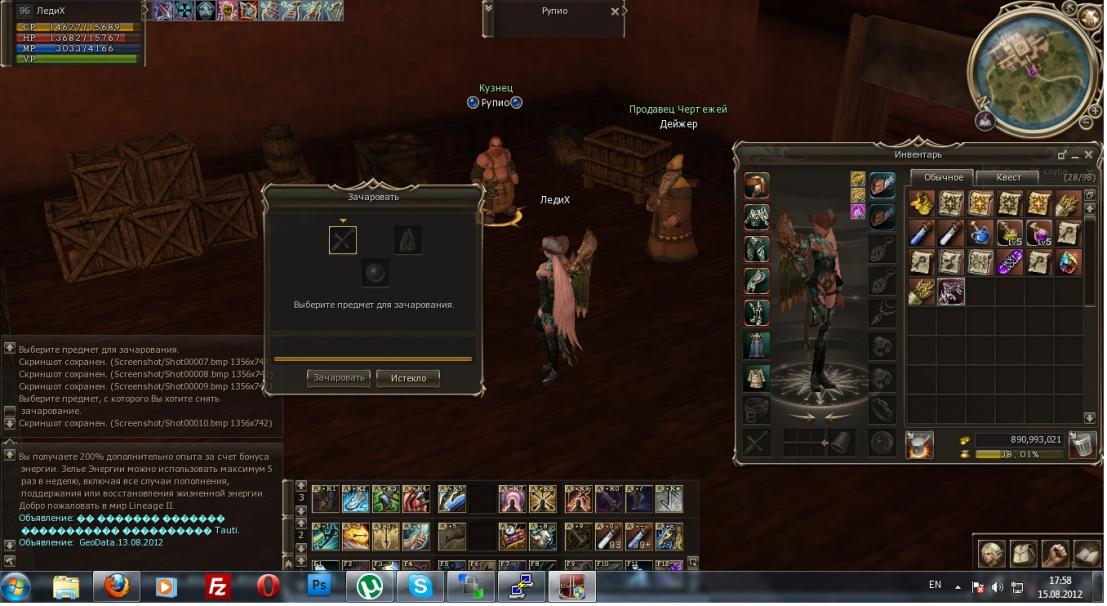Close the Рупио target window
The width and height of the screenshot is (1107, 606).
point(614,11)
